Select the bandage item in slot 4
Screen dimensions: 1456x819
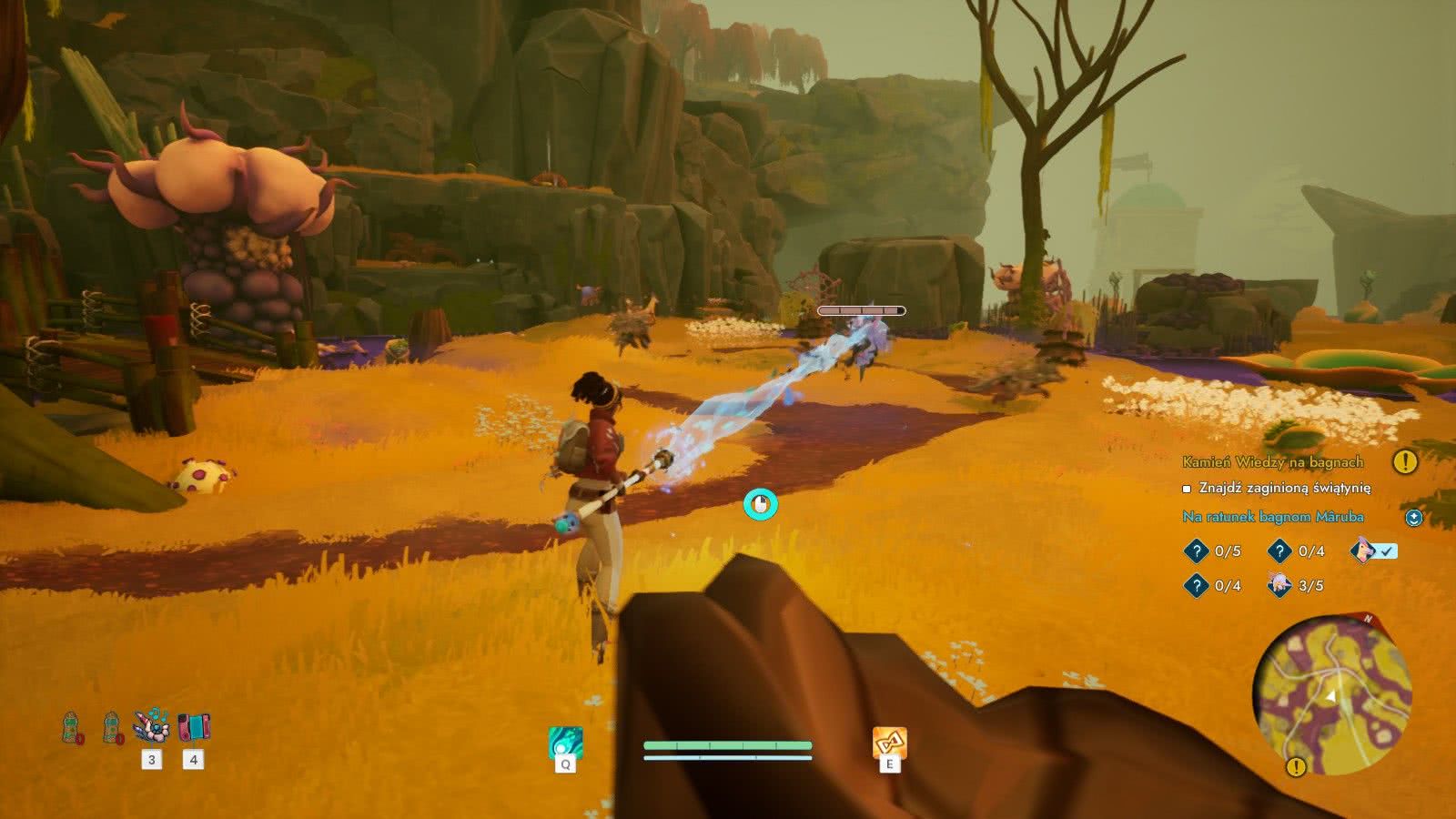point(194,723)
